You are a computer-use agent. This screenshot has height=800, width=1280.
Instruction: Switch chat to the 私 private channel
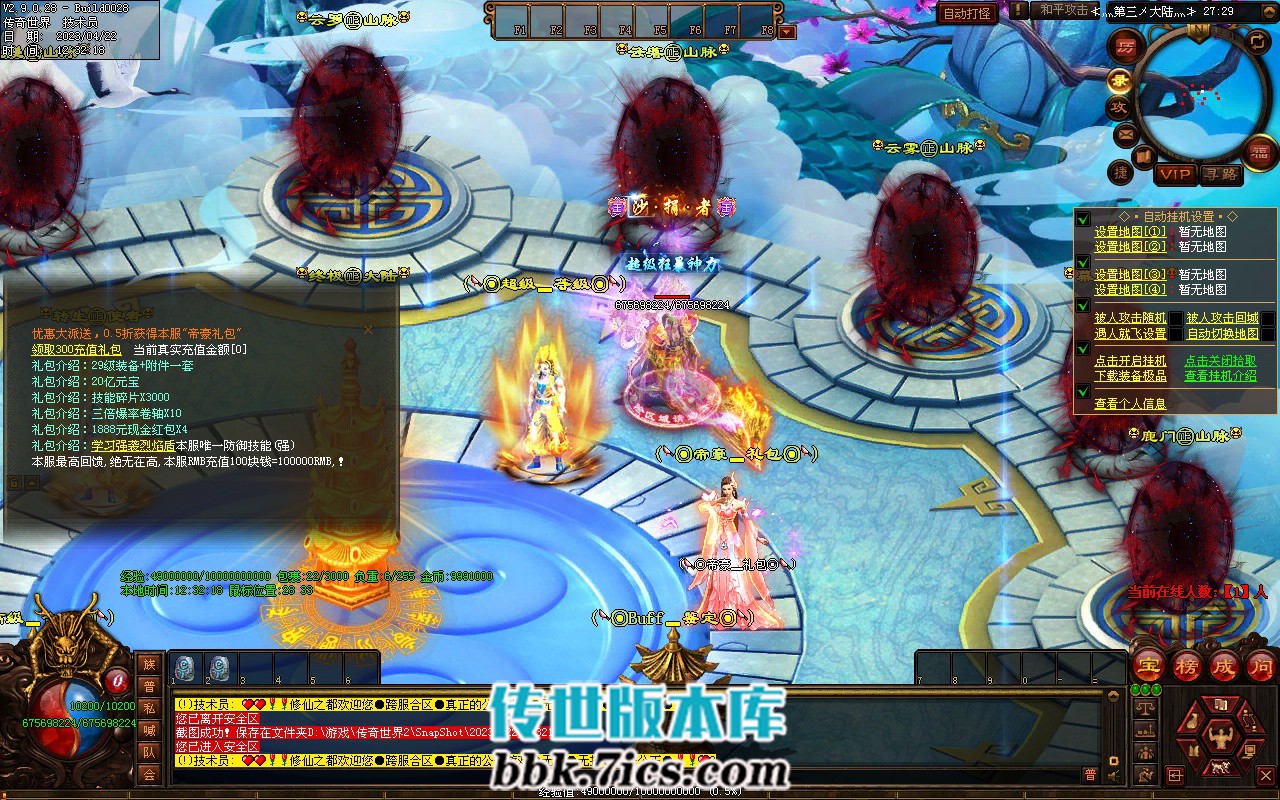pos(149,708)
